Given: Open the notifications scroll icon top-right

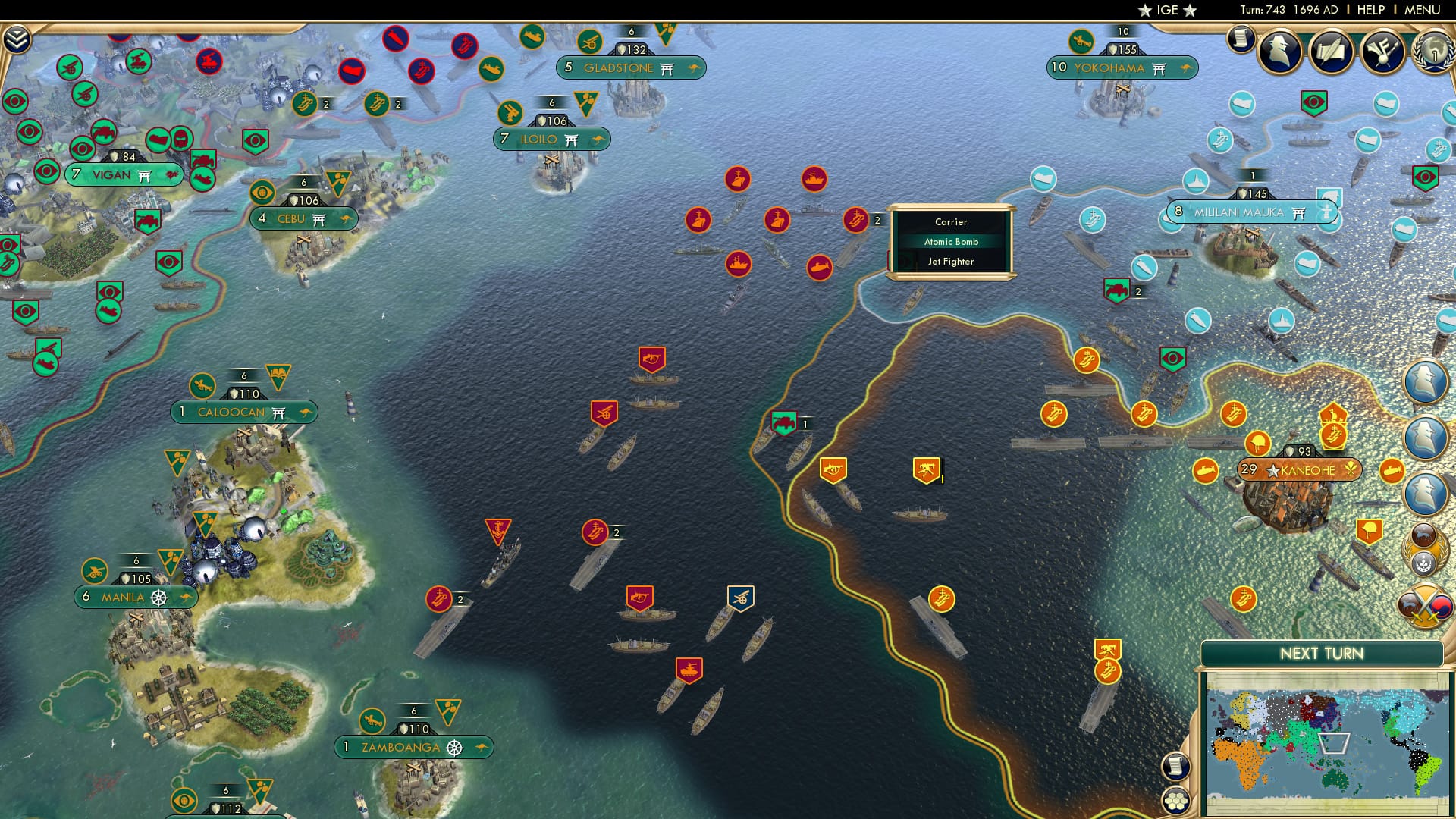Looking at the screenshot, I should click(1241, 36).
